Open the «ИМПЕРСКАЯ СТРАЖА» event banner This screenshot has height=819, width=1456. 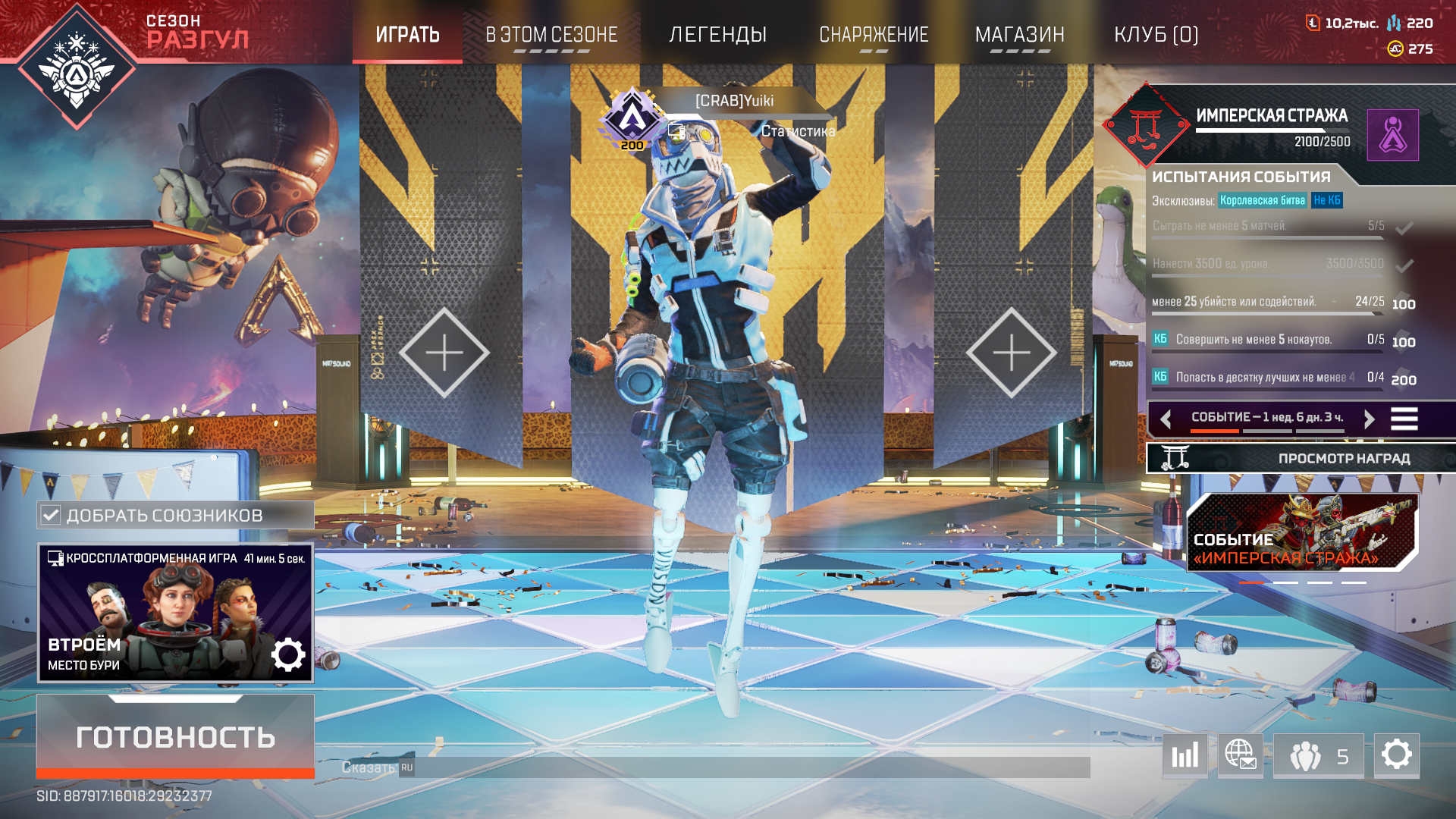point(1301,533)
